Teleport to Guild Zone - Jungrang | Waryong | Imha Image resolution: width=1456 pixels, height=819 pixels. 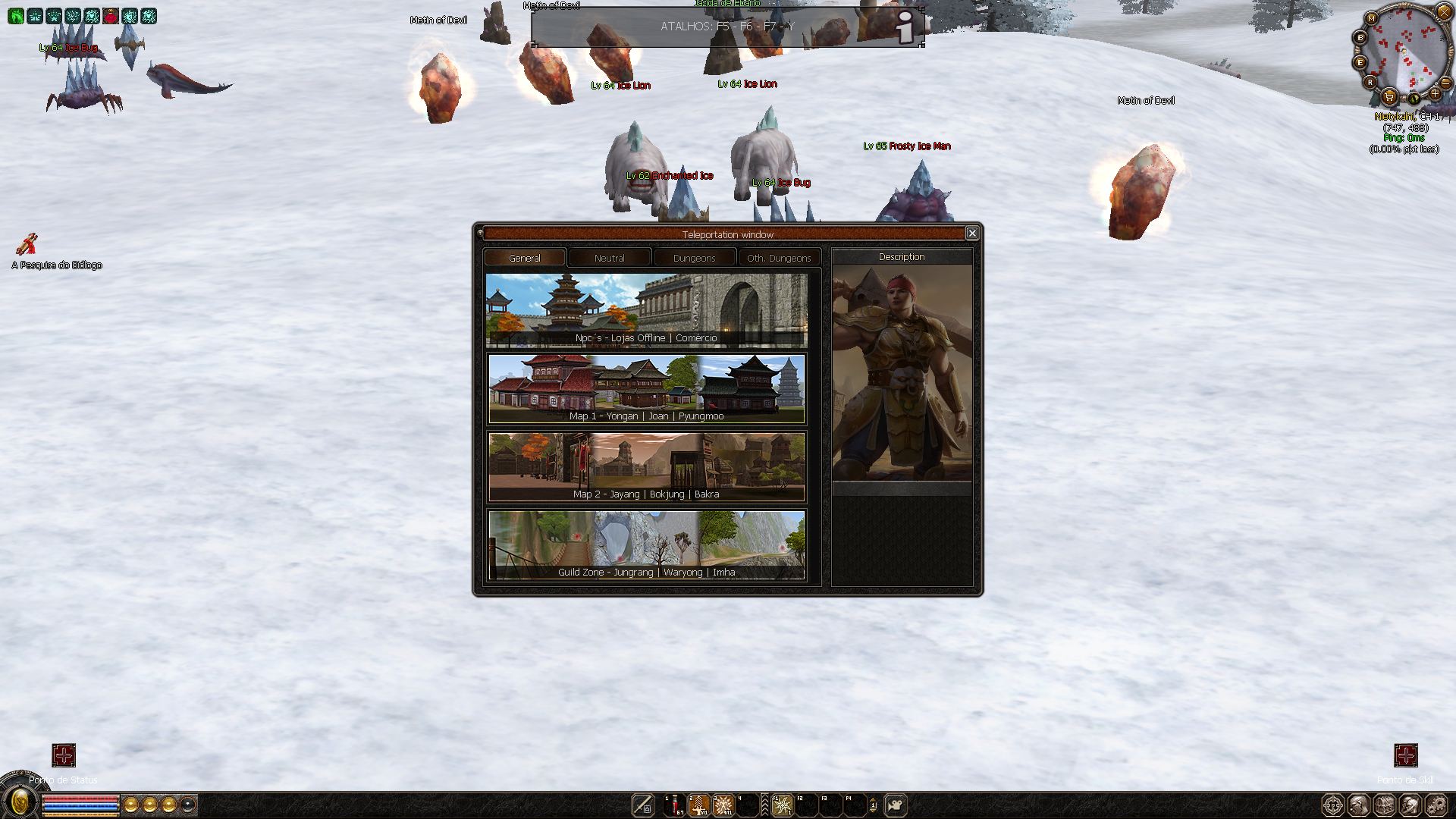[647, 544]
